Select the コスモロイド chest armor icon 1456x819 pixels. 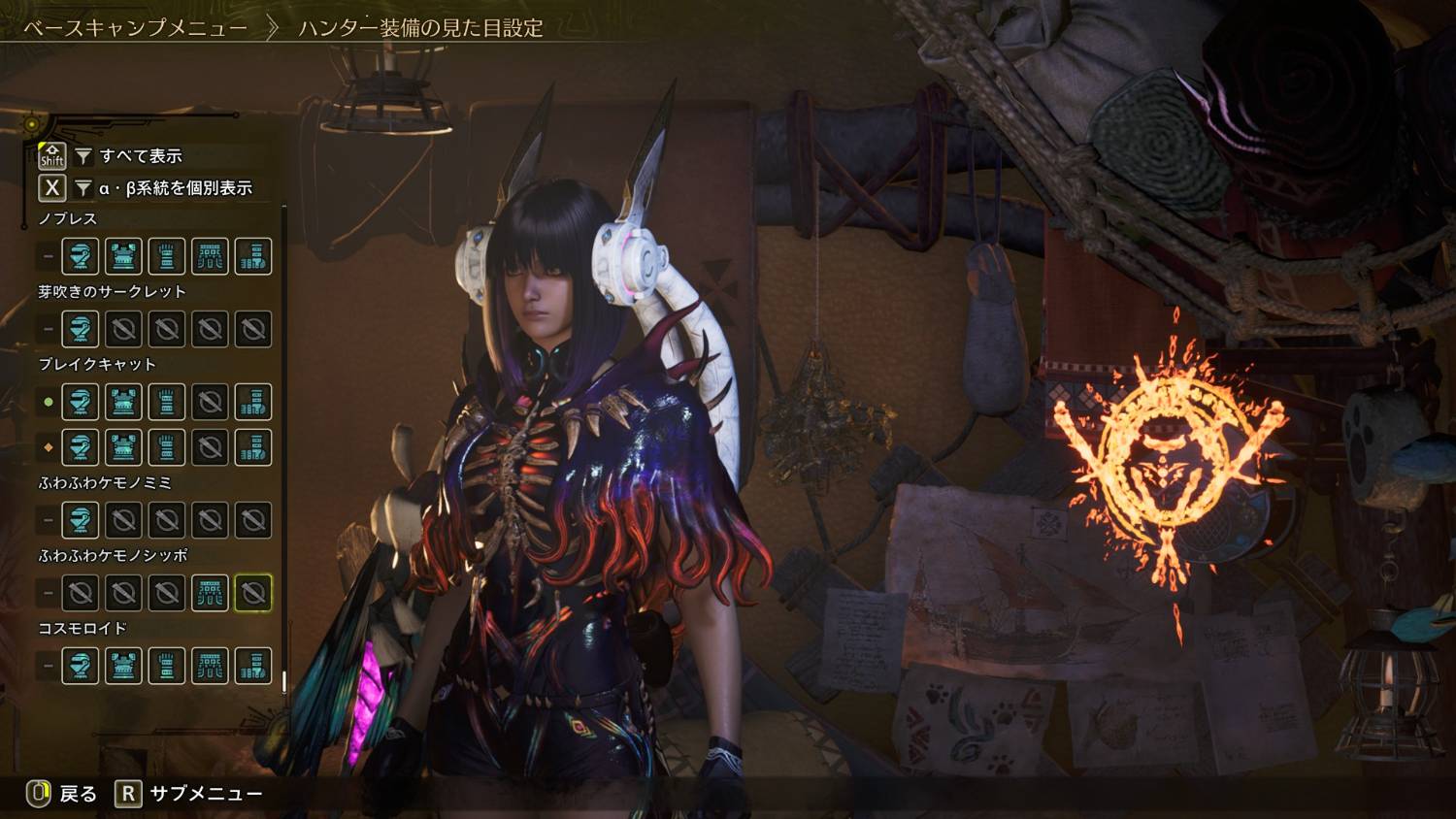(123, 666)
